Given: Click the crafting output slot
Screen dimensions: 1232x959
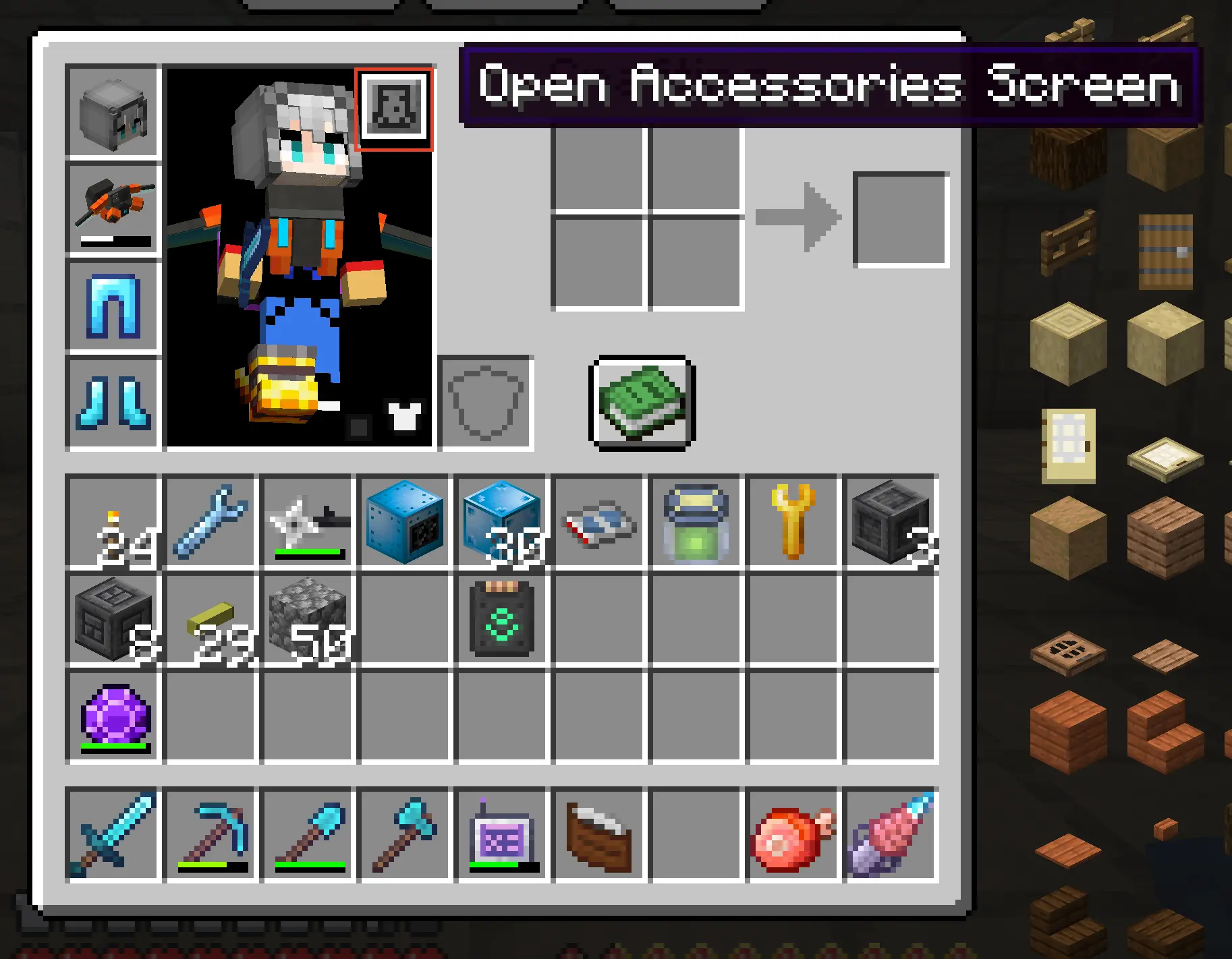Looking at the screenshot, I should pyautogui.click(x=901, y=219).
